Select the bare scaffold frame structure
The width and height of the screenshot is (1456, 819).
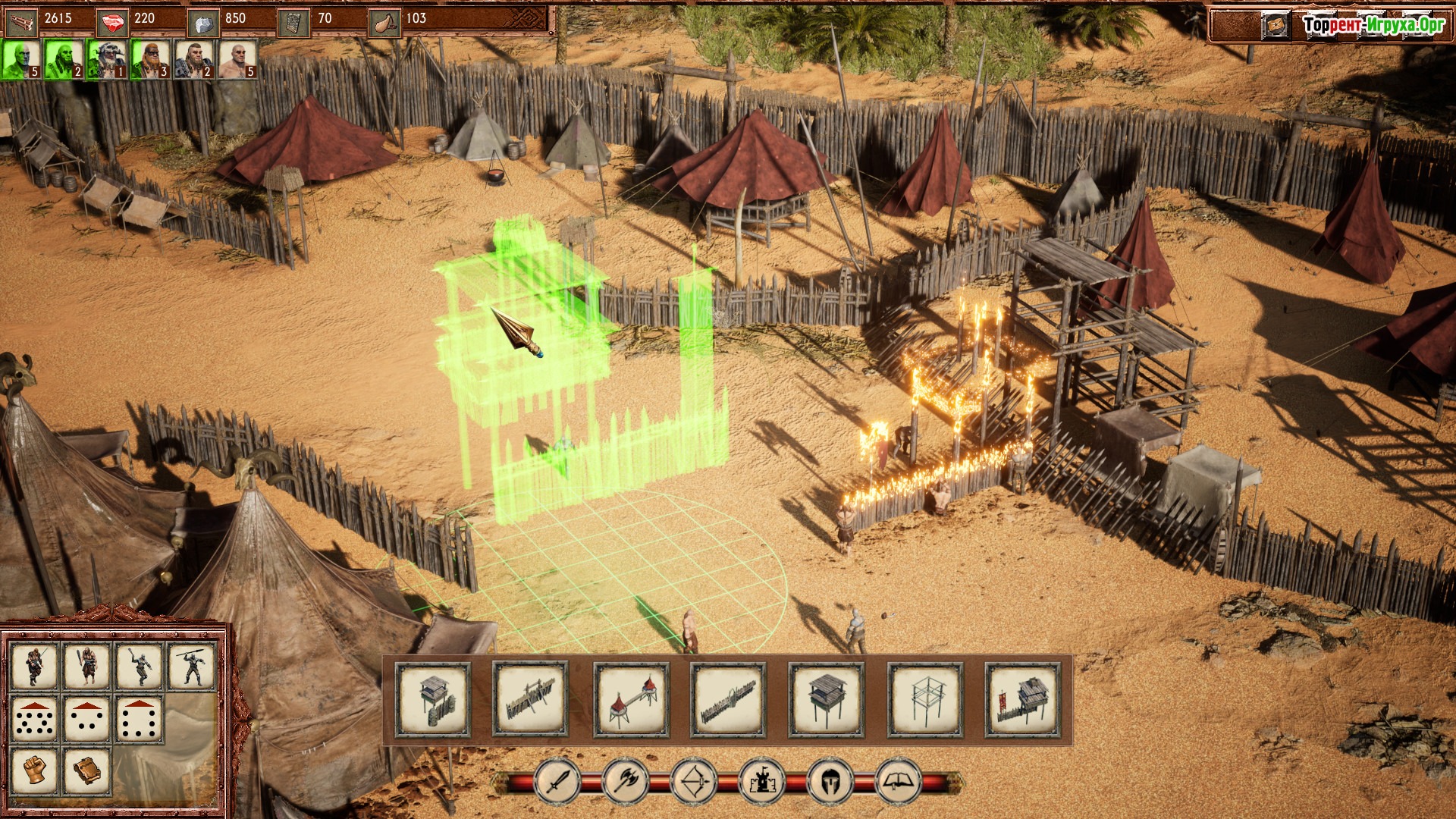pyautogui.click(x=924, y=699)
